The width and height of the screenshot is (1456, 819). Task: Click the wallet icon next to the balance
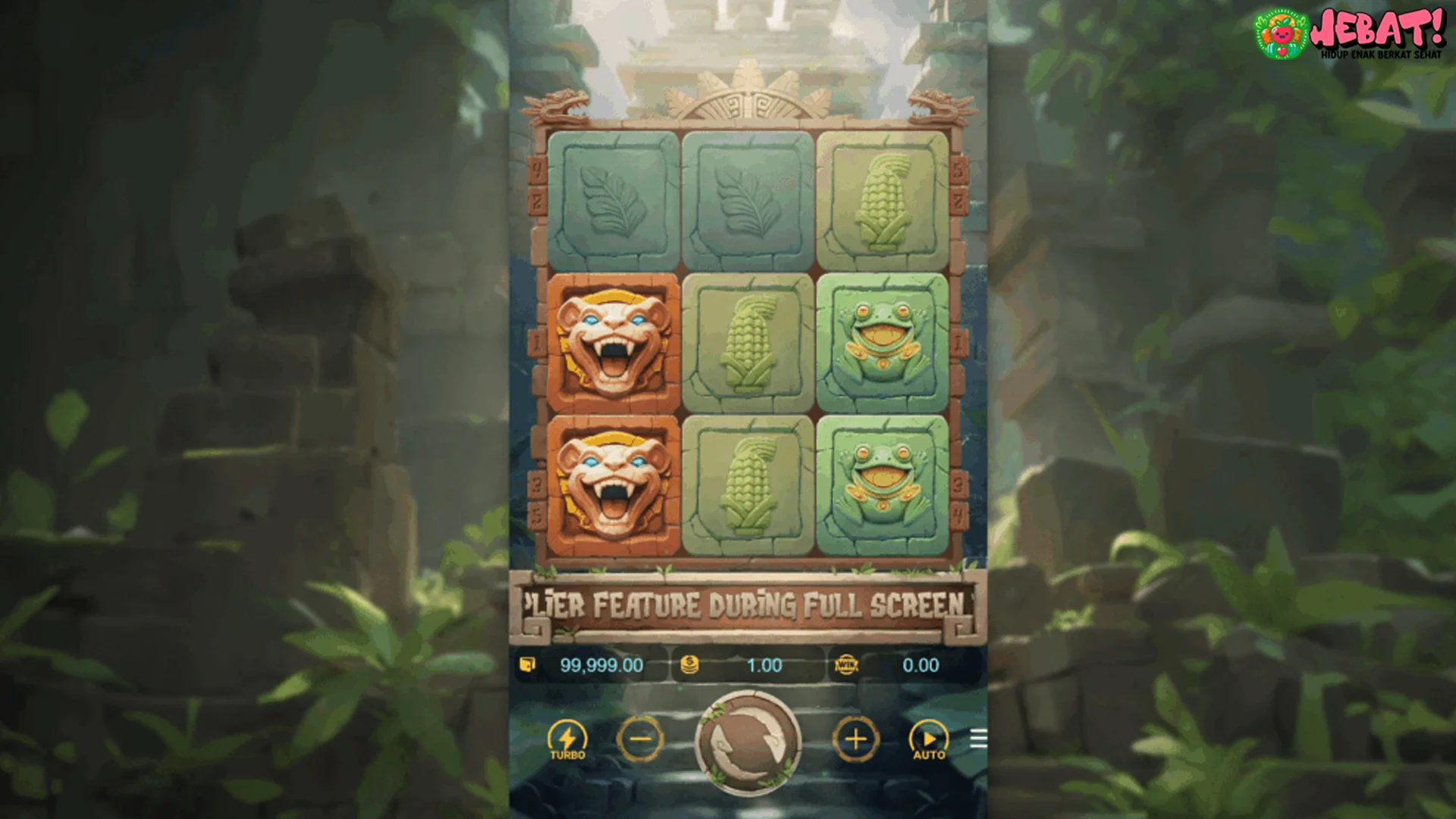529,666
